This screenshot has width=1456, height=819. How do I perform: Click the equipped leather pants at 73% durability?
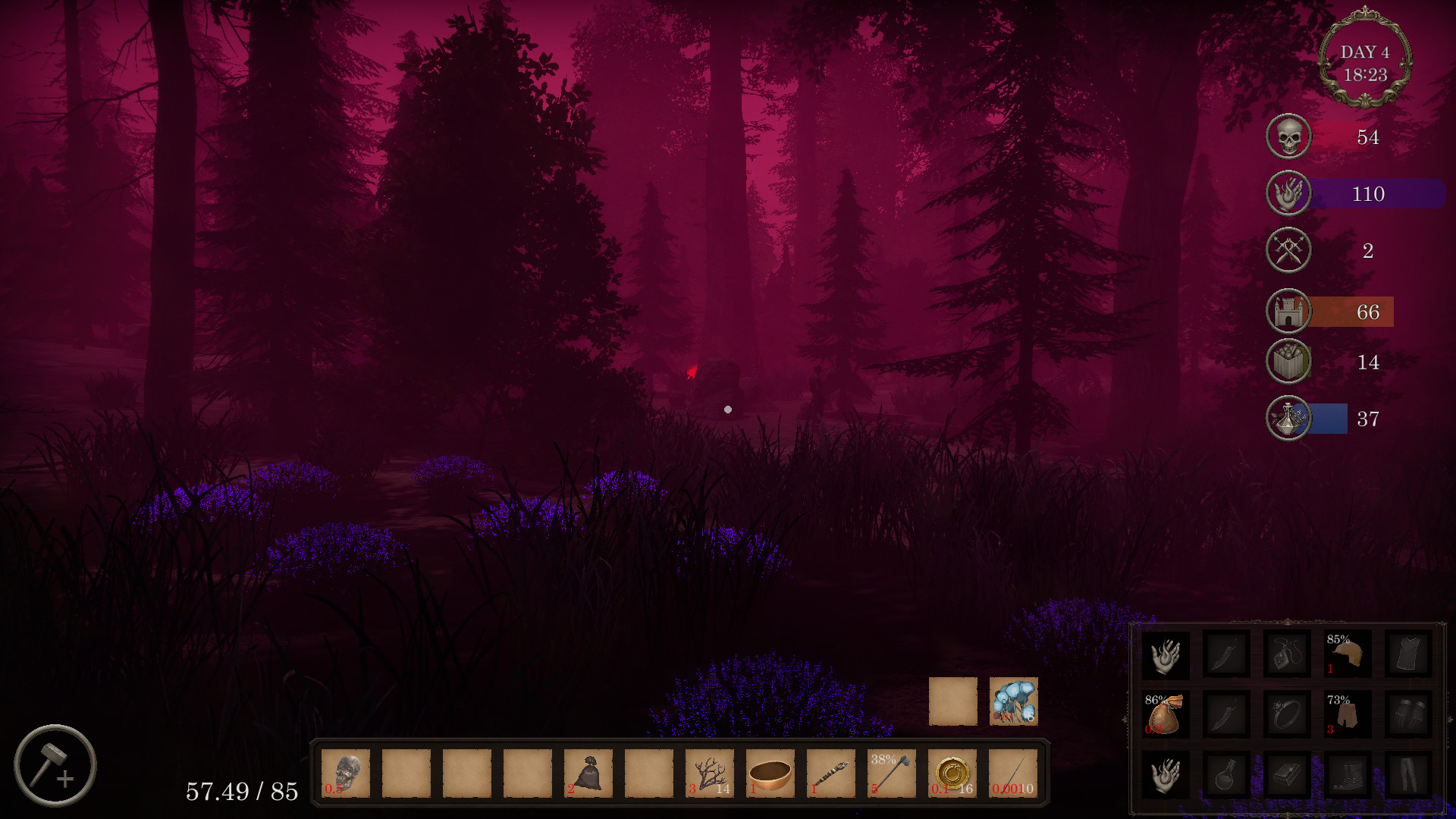point(1347,713)
